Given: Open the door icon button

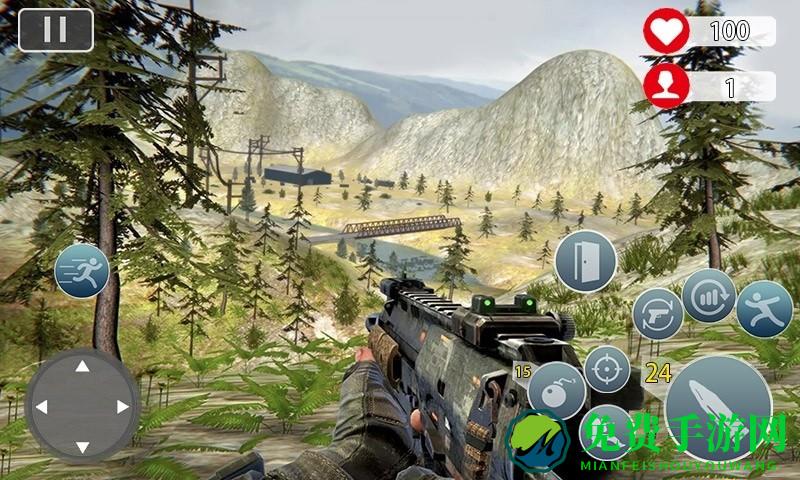Looking at the screenshot, I should pos(584,260).
